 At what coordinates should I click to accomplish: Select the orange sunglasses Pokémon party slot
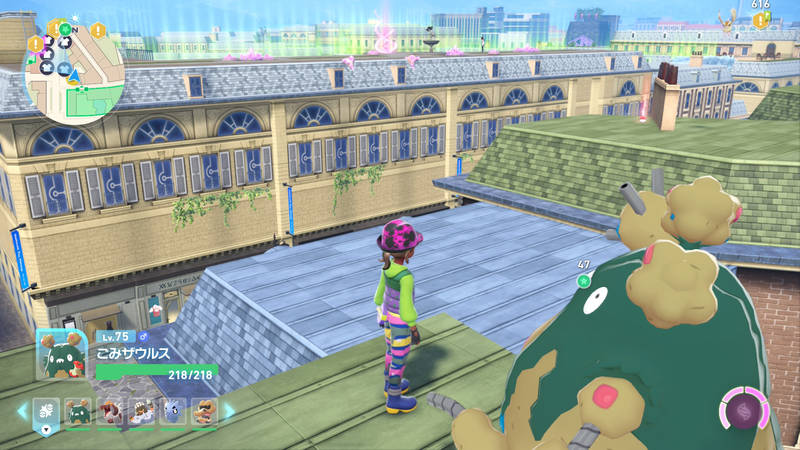click(204, 410)
